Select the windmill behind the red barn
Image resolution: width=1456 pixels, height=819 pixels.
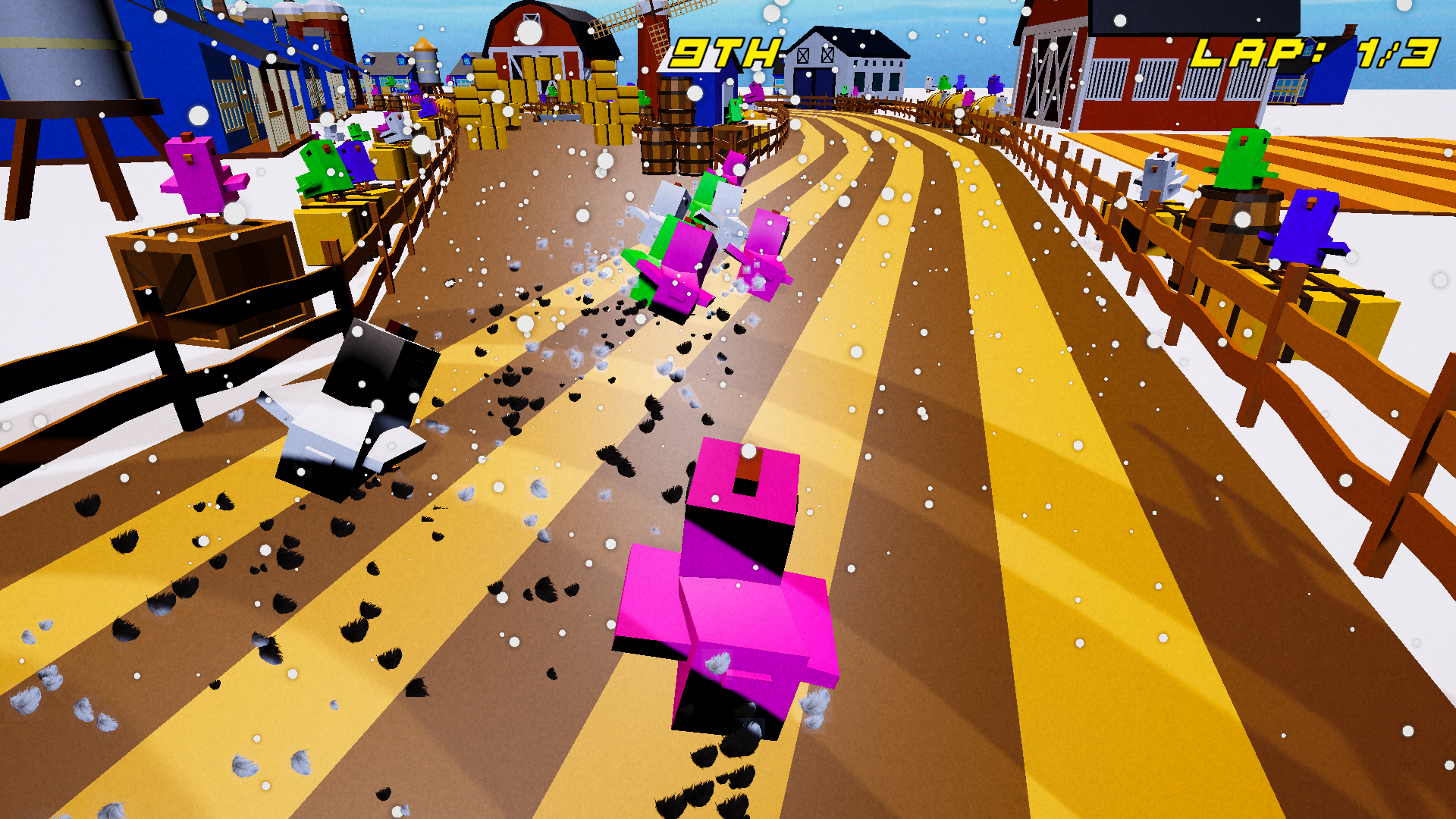[652, 30]
